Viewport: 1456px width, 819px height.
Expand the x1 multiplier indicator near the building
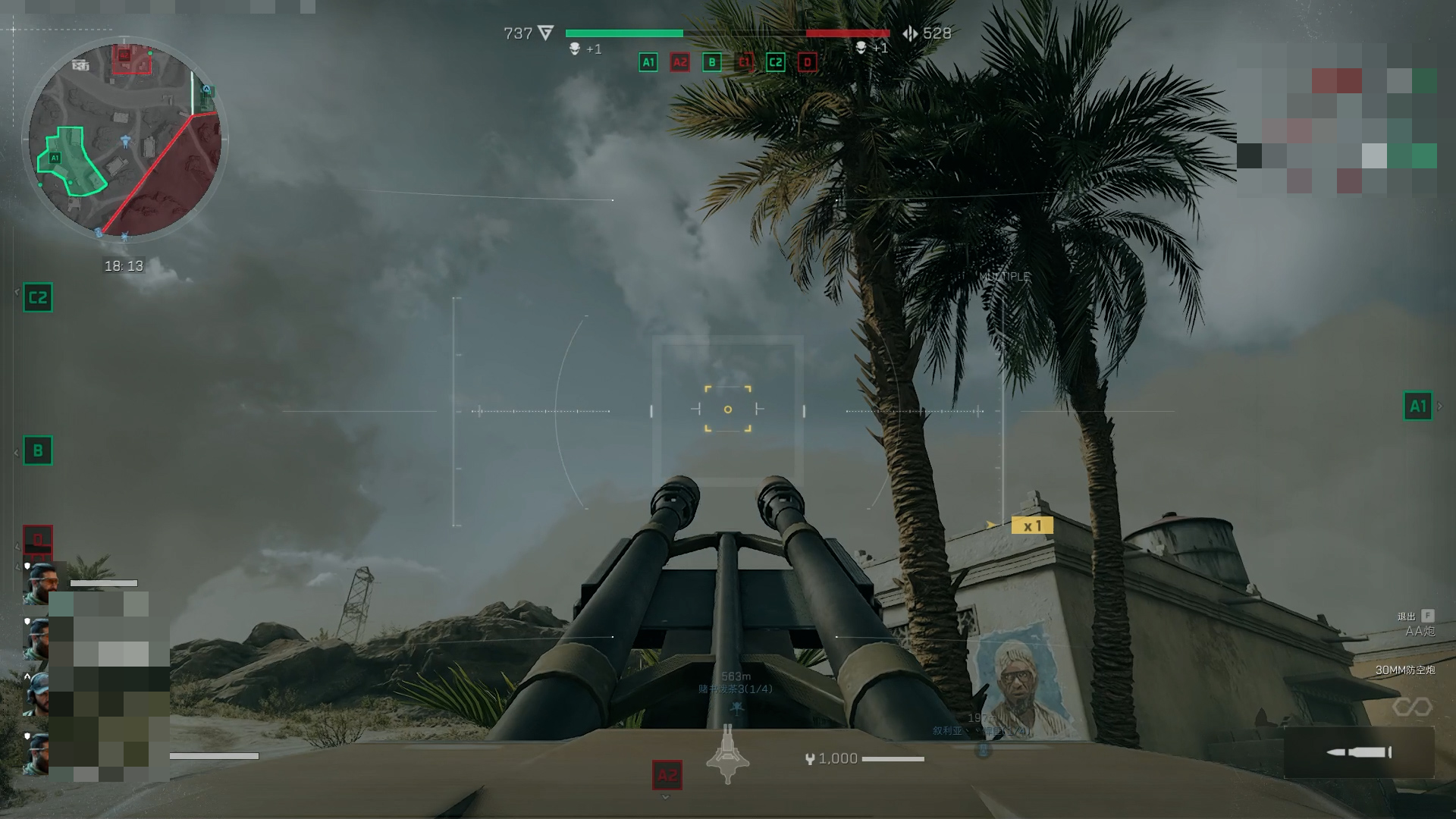(1034, 525)
